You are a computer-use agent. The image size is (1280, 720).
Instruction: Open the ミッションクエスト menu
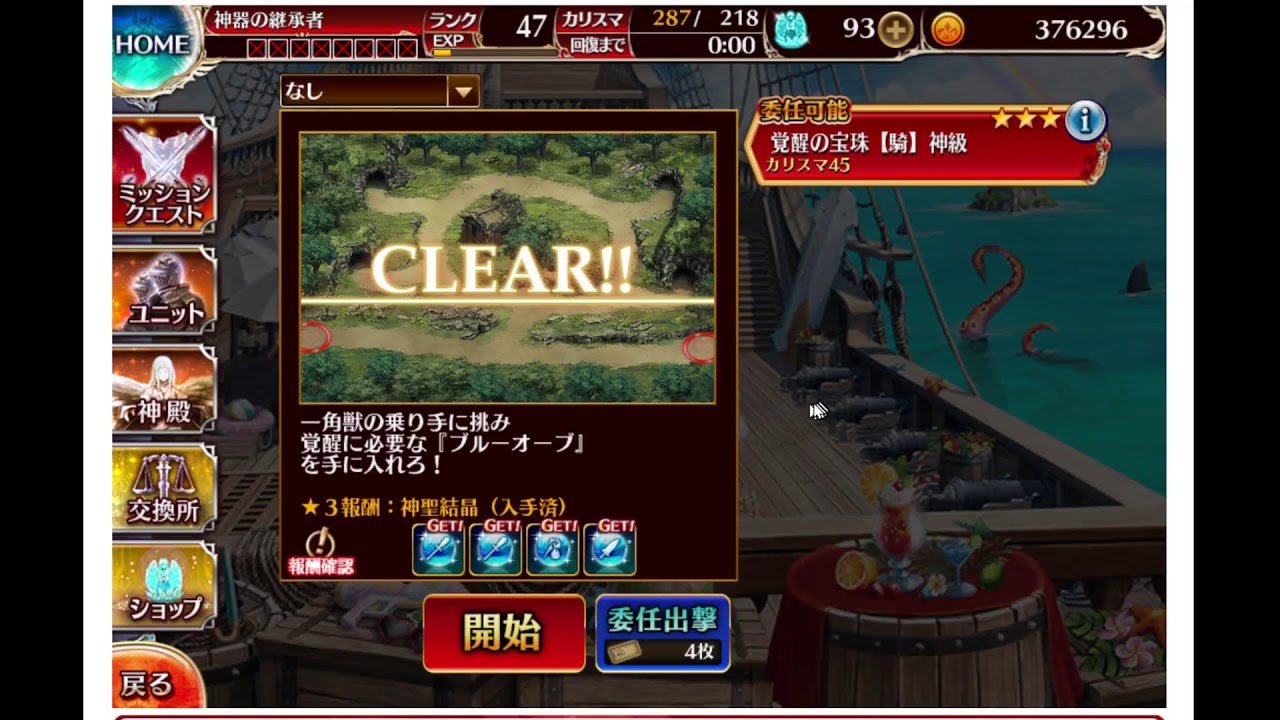click(163, 175)
